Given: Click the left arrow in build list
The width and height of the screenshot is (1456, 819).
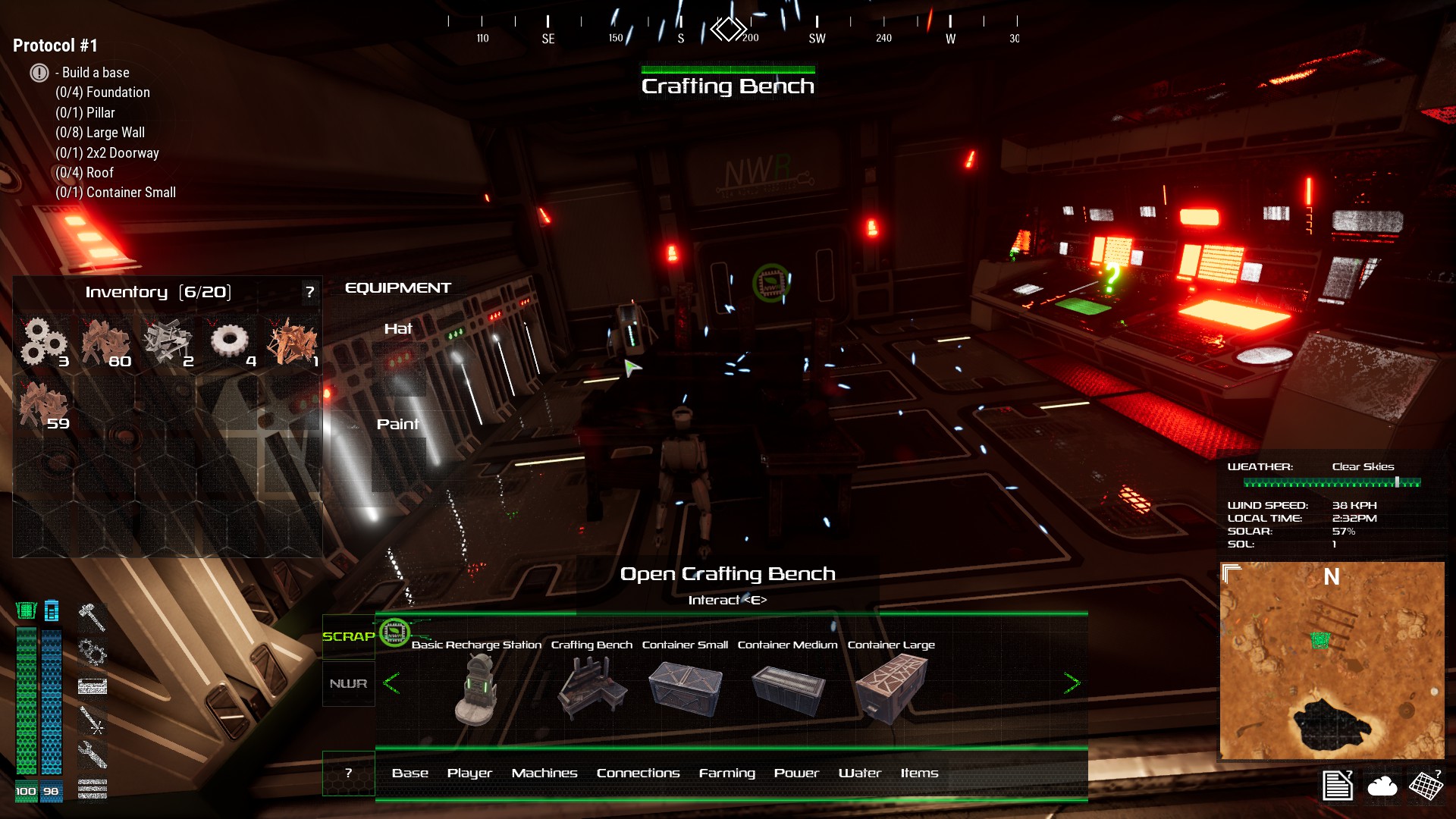Looking at the screenshot, I should [x=391, y=683].
